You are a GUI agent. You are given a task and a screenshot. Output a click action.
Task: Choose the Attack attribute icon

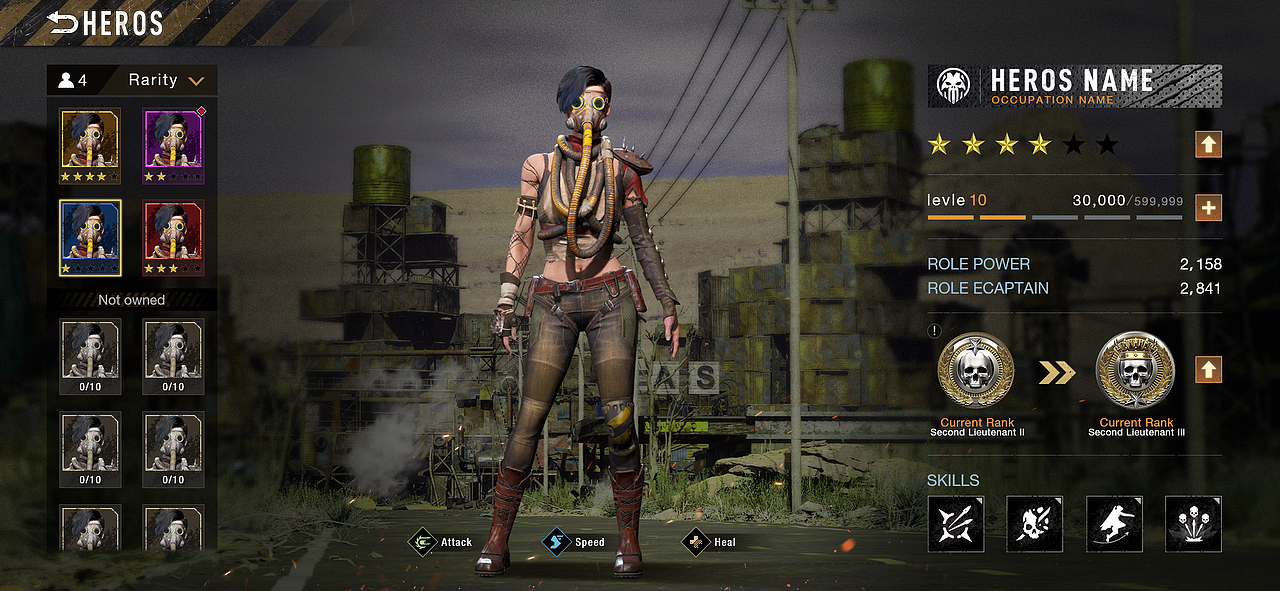424,542
